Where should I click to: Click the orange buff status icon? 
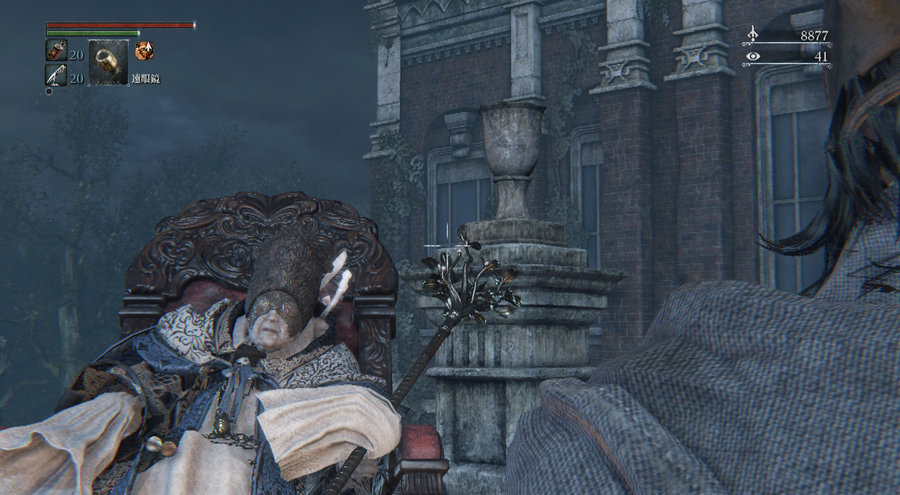[x=144, y=49]
